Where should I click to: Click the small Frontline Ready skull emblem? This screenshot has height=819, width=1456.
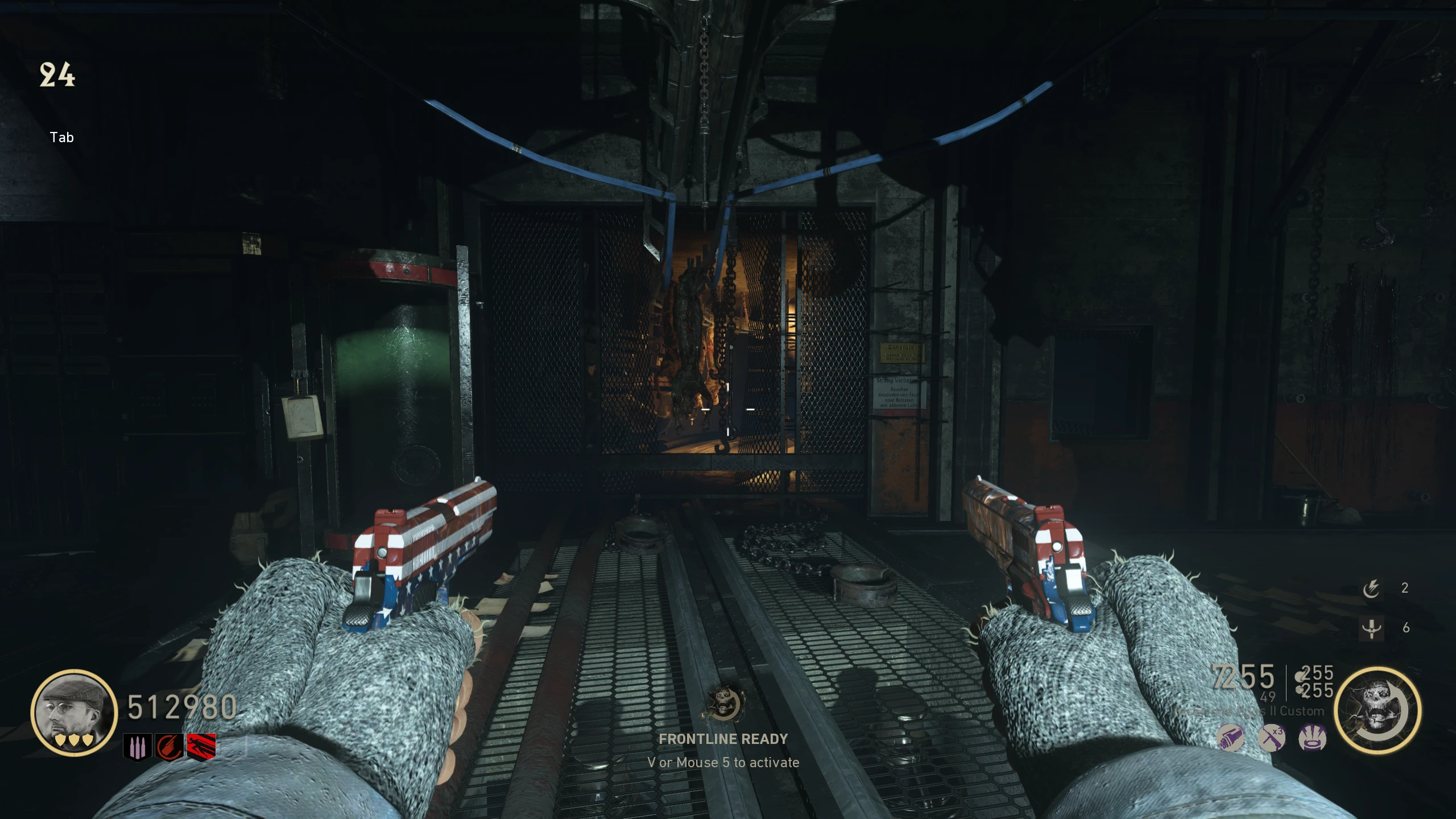click(x=723, y=703)
